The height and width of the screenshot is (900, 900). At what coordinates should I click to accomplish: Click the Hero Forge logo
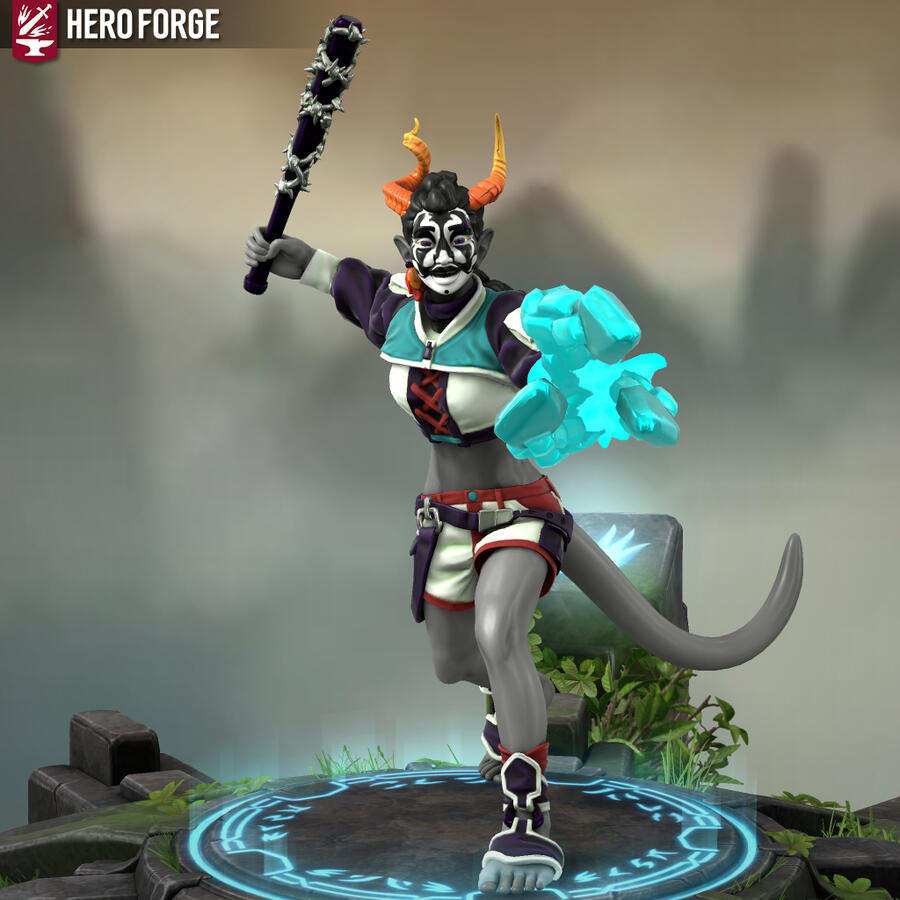click(34, 28)
